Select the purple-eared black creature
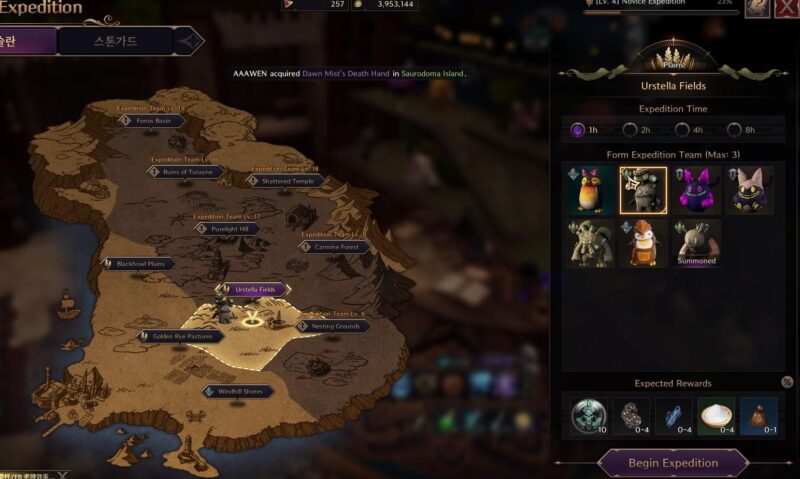Screen dimensions: 800x479 tap(695, 190)
